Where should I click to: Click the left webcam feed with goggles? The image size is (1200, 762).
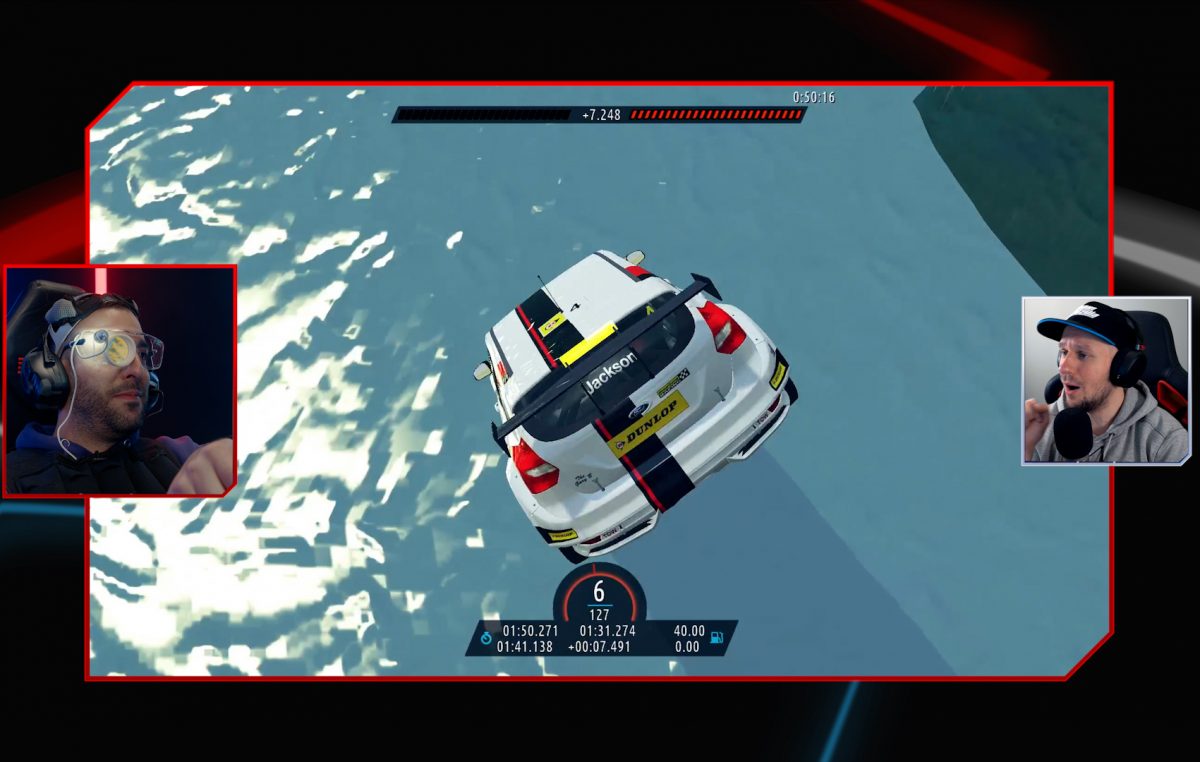click(x=120, y=381)
